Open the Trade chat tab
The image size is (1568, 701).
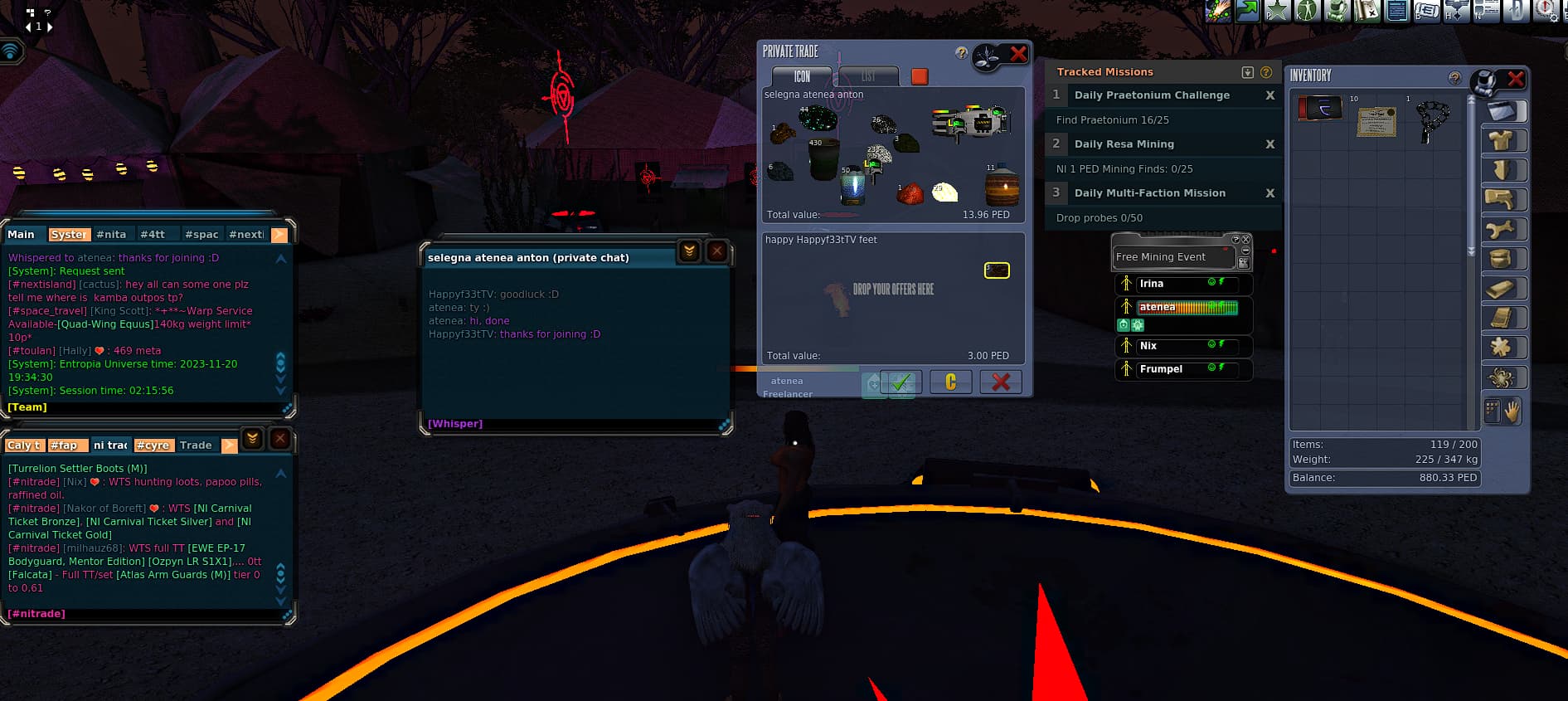click(196, 445)
